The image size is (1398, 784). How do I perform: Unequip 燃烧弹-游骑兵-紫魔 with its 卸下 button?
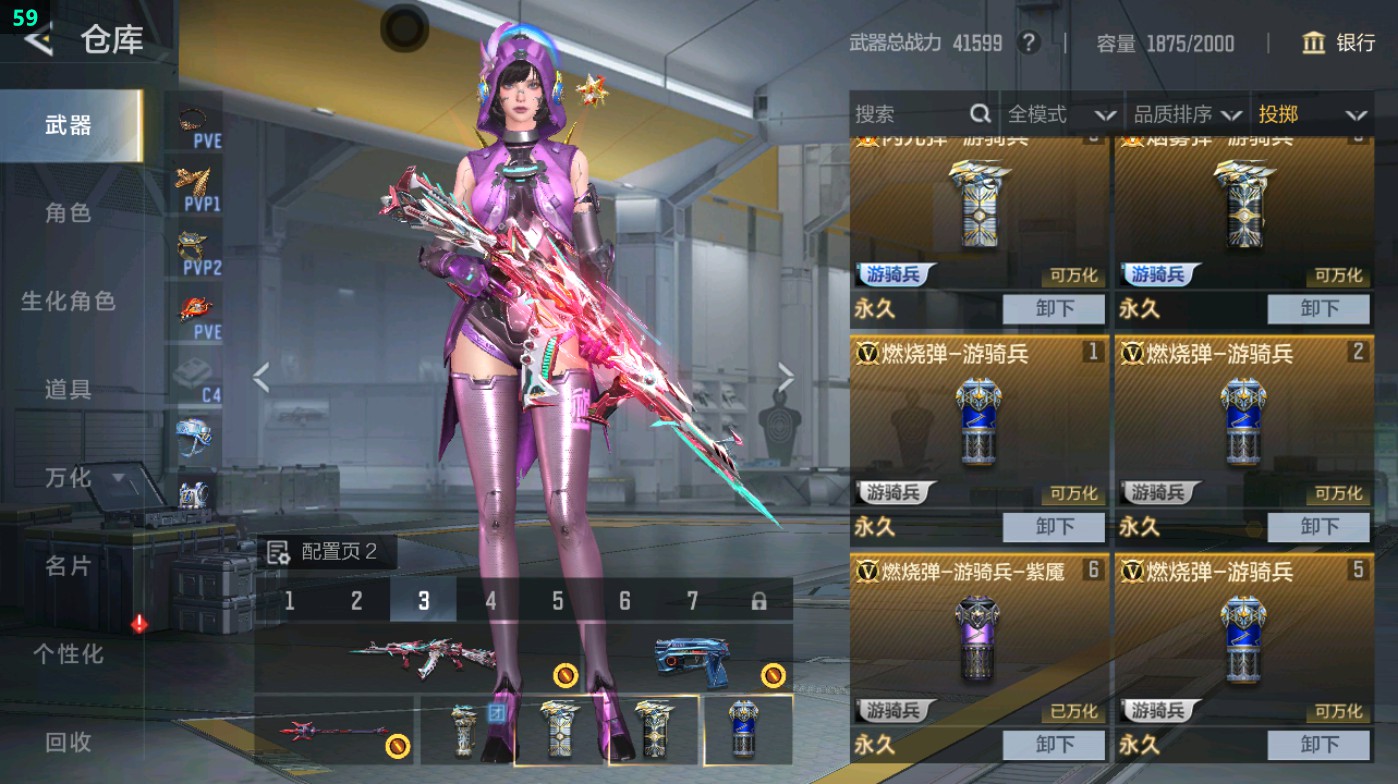click(x=1054, y=745)
